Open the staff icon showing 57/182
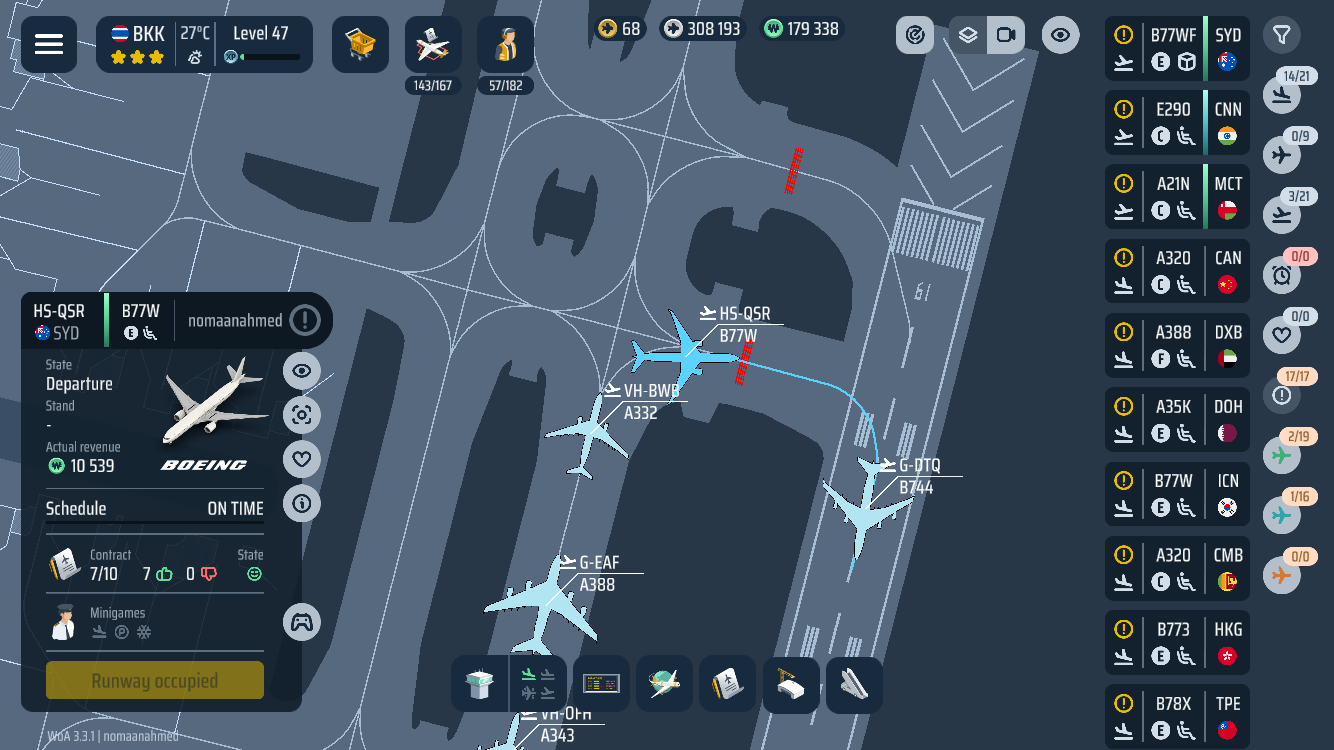 tap(505, 45)
